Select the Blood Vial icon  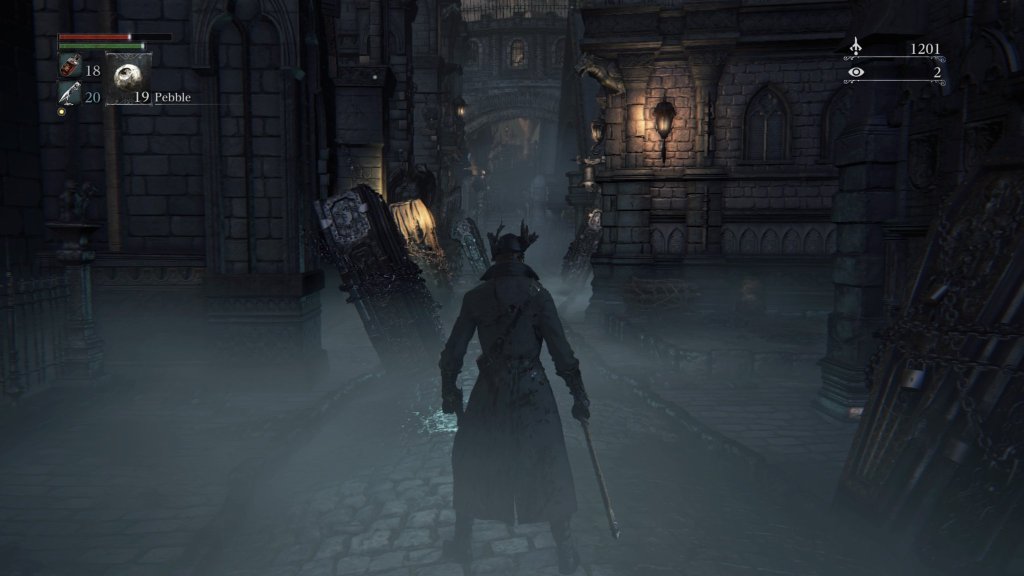coord(70,69)
